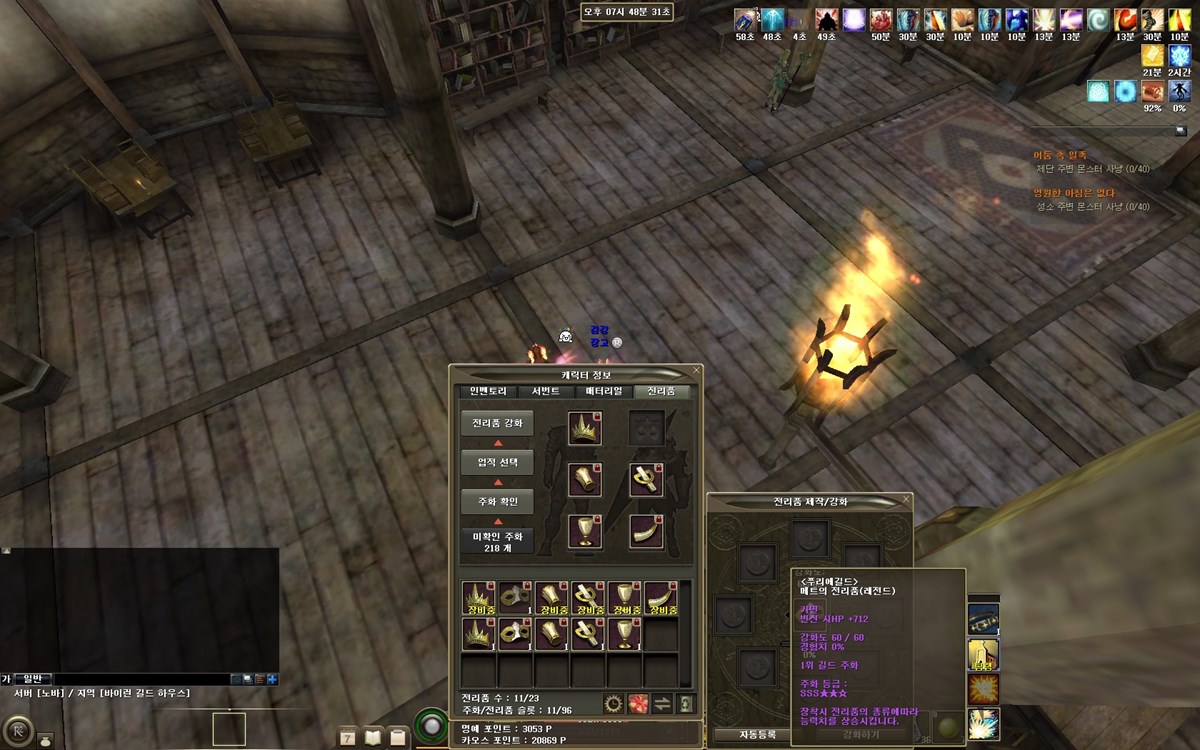Close the 캐릭터 정보 window
Image resolution: width=1200 pixels, height=750 pixels.
click(x=696, y=370)
